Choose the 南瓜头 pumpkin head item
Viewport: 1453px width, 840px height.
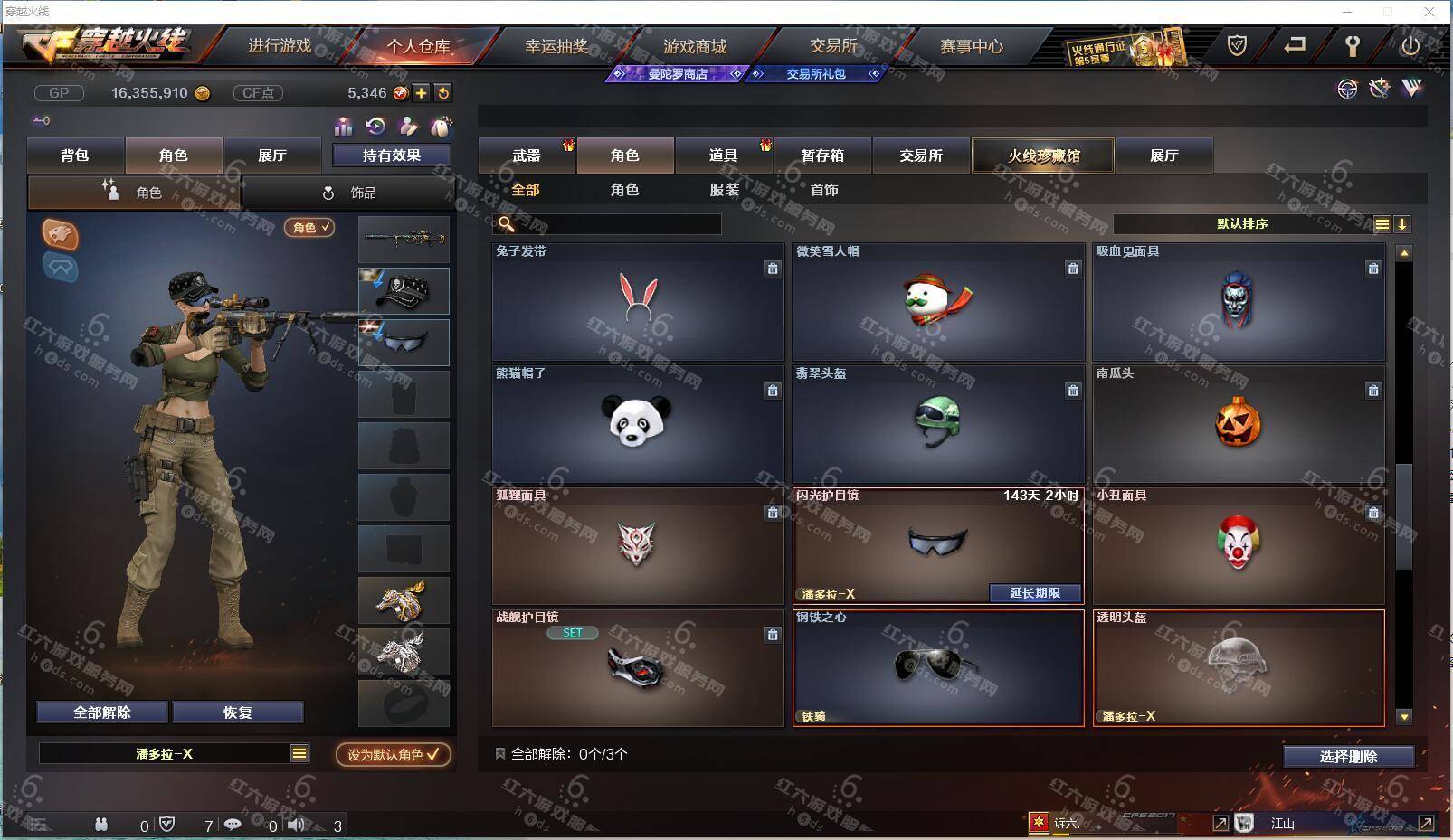tap(1238, 423)
